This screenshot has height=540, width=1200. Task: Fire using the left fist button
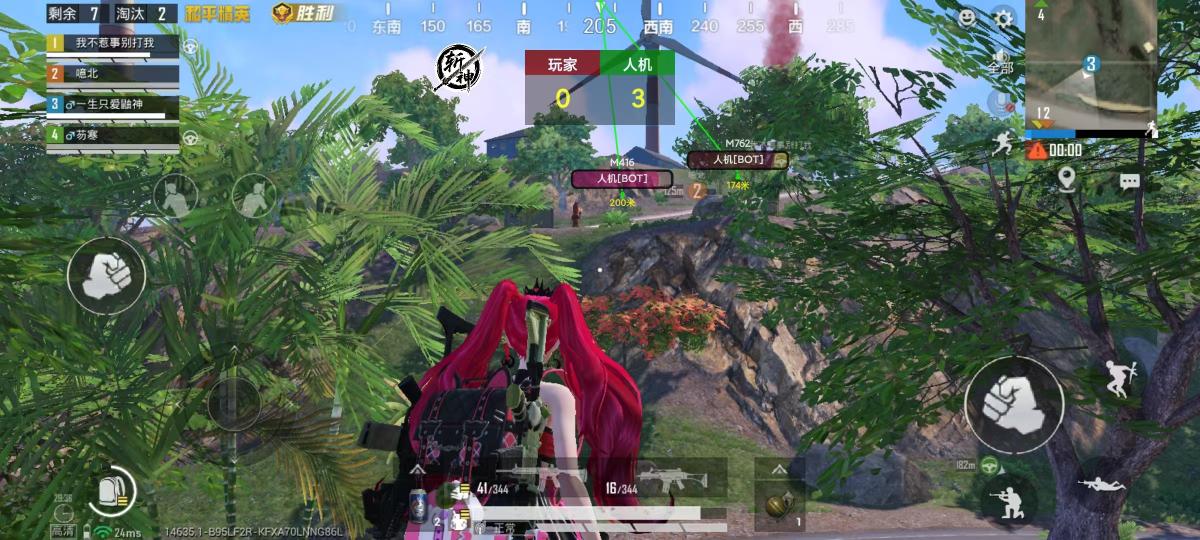coord(106,275)
